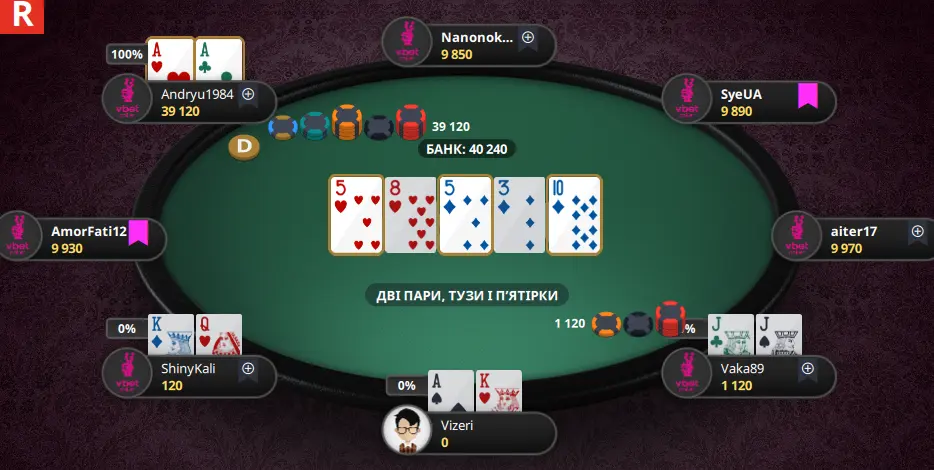The height and width of the screenshot is (470, 934).
Task: Click AmorFati12's vbet avatar
Action: (18, 238)
